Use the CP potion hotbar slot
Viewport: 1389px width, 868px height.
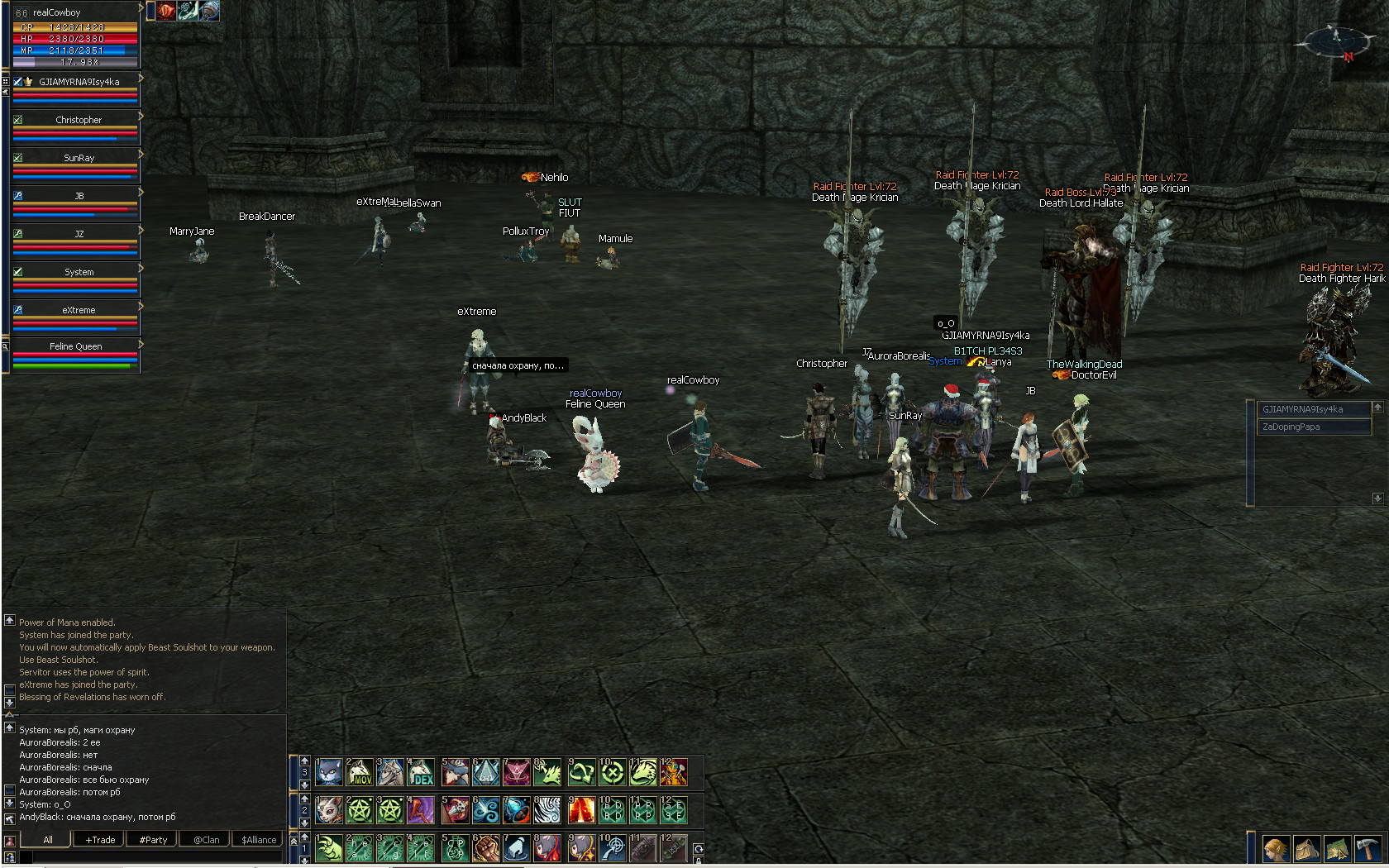pos(454,848)
